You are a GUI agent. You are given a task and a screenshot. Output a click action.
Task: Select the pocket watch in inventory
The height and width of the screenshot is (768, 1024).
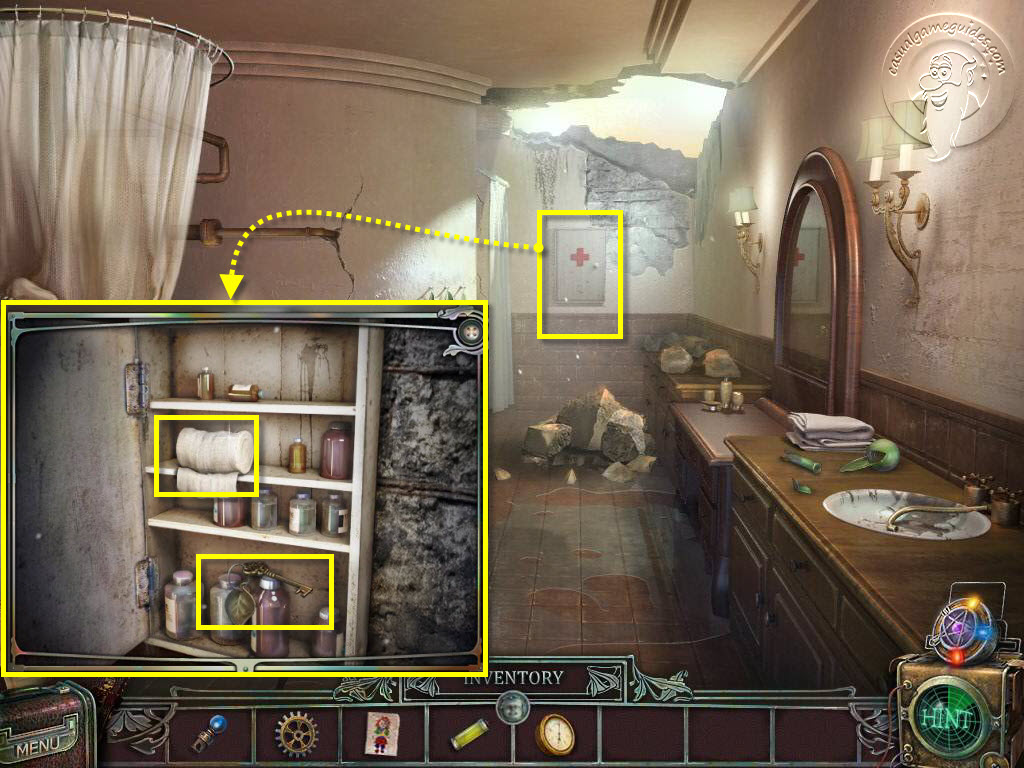coord(556,735)
